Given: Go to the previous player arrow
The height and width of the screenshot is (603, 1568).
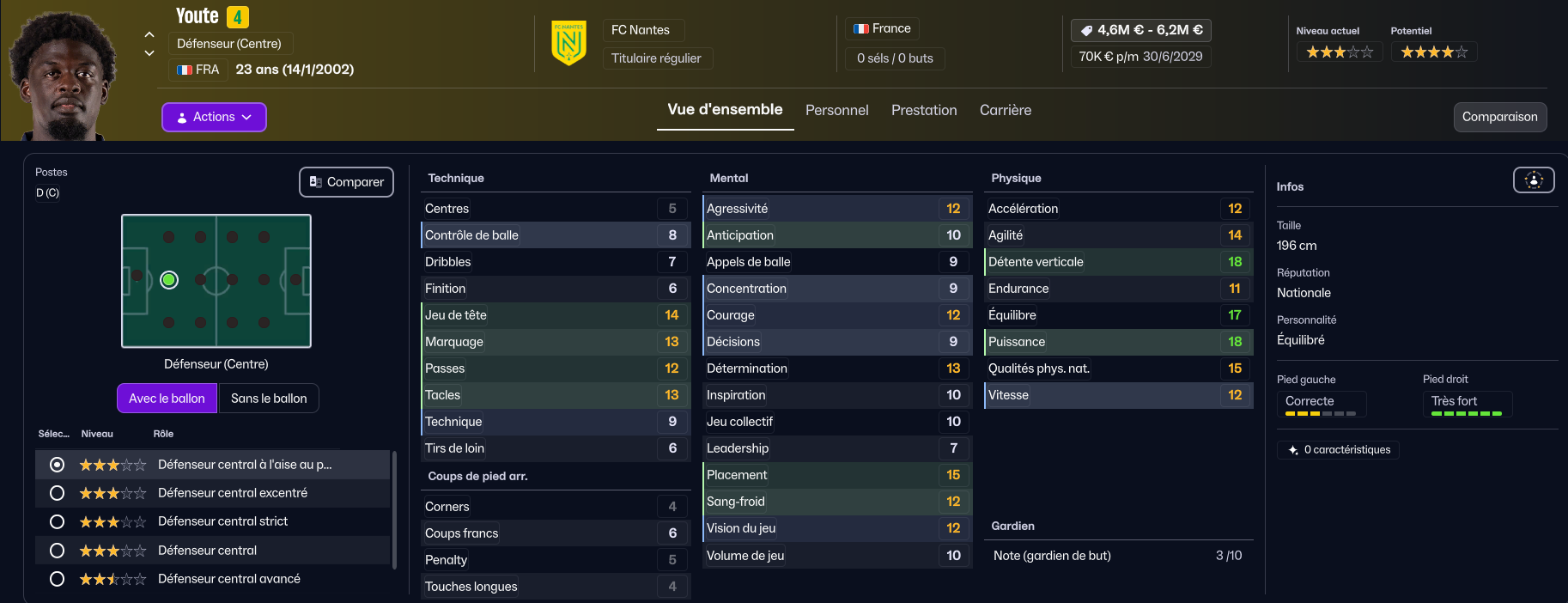Looking at the screenshot, I should click(x=149, y=35).
